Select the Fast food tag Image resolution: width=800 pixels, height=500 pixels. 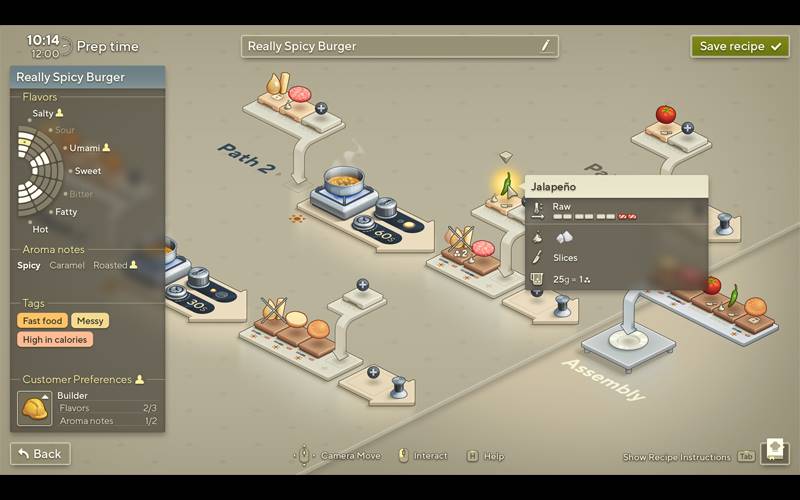43,321
